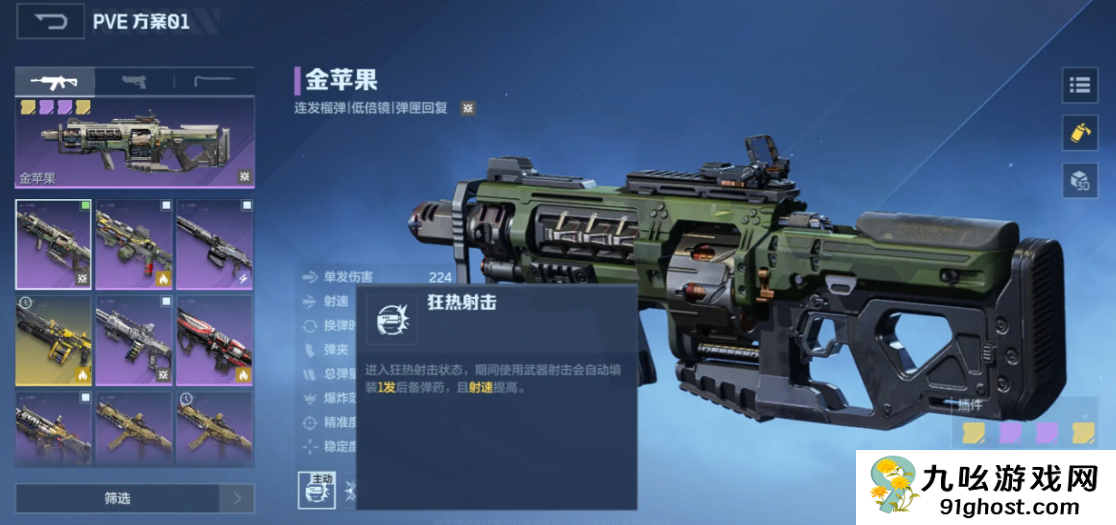Select the equipped 金苹果 weapon card
Image resolution: width=1116 pixels, height=525 pixels.
tap(135, 142)
